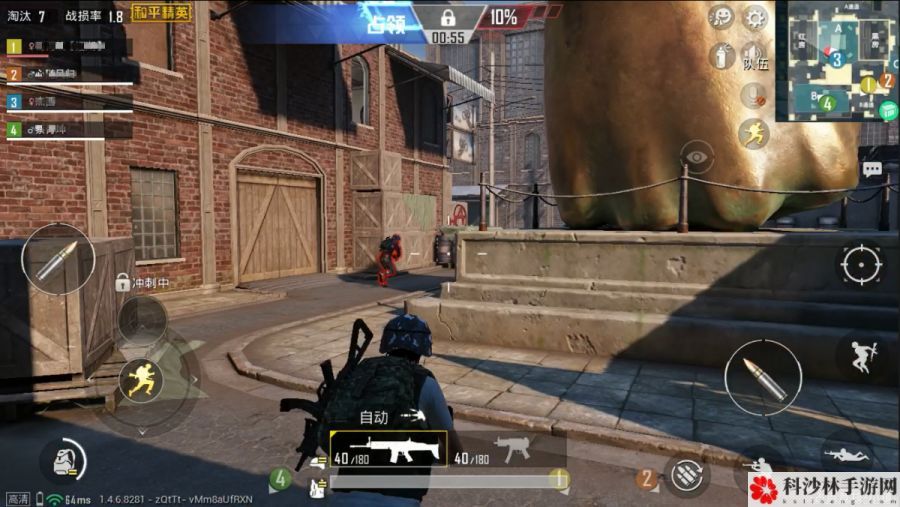Screen dimensions: 900x507
Task: Open the backpack inventory
Action: [62, 461]
